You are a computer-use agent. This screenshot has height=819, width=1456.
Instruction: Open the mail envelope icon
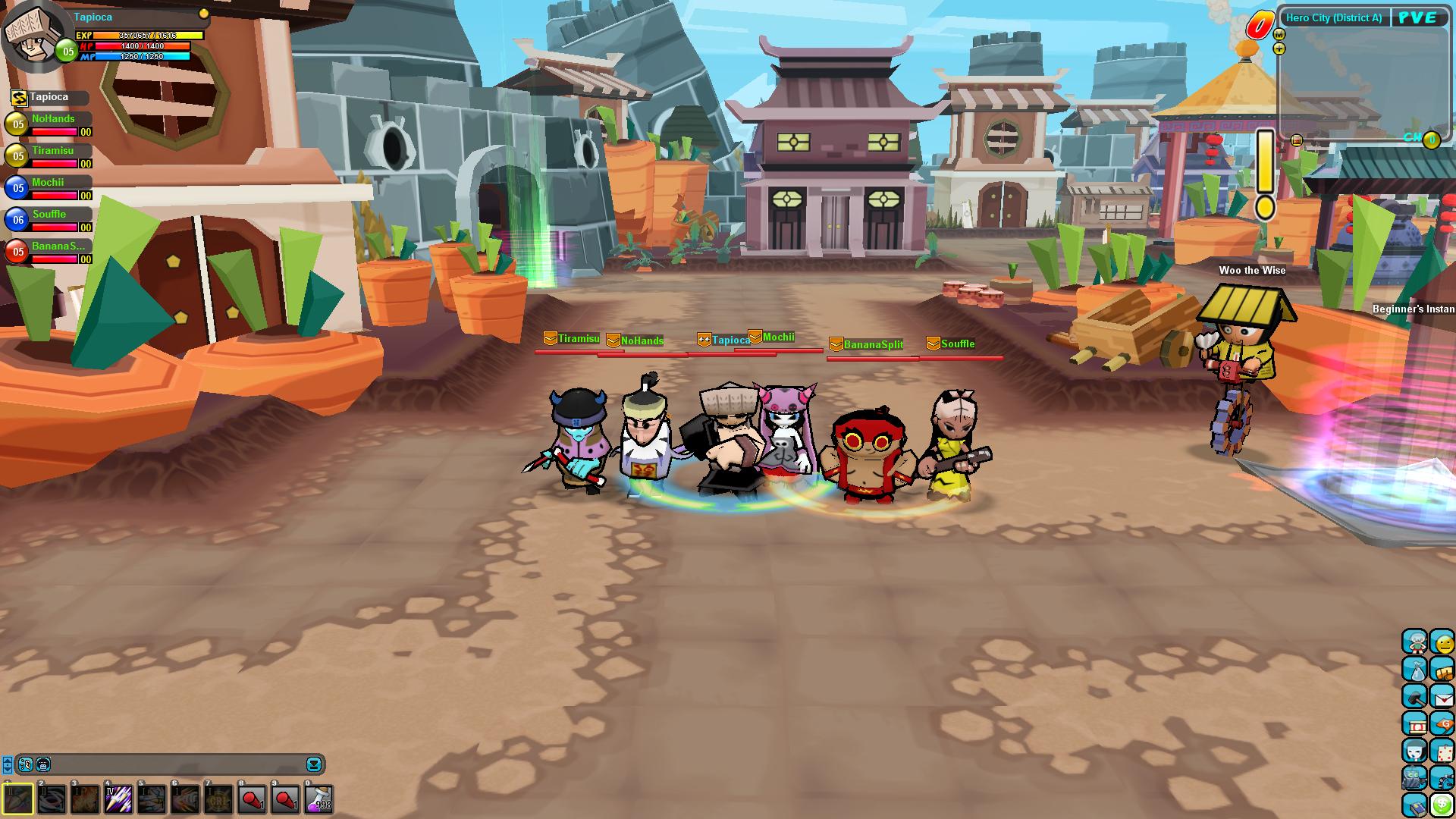pyautogui.click(x=1442, y=697)
